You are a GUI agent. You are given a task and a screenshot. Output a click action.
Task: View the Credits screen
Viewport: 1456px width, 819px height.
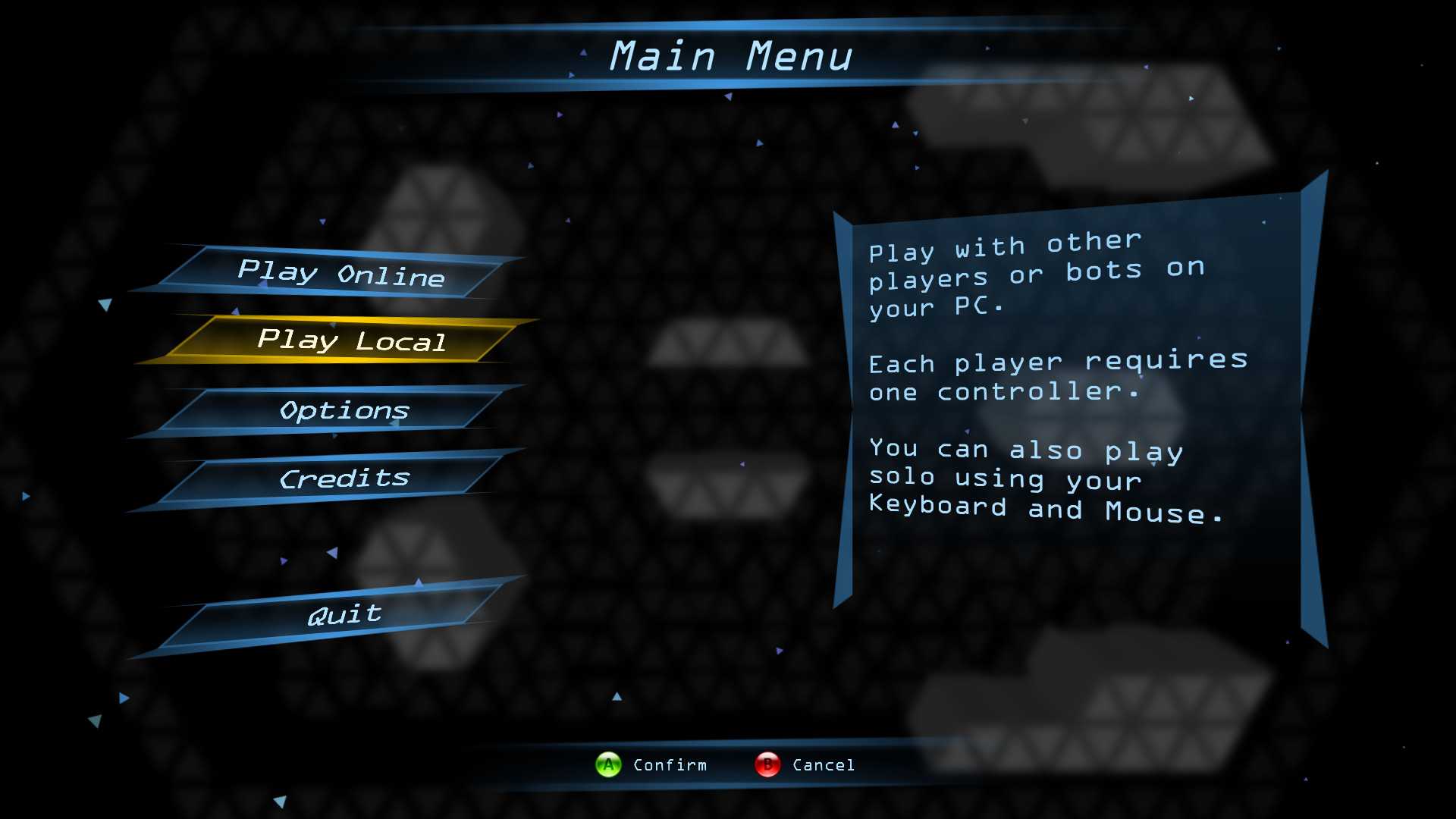tap(344, 479)
